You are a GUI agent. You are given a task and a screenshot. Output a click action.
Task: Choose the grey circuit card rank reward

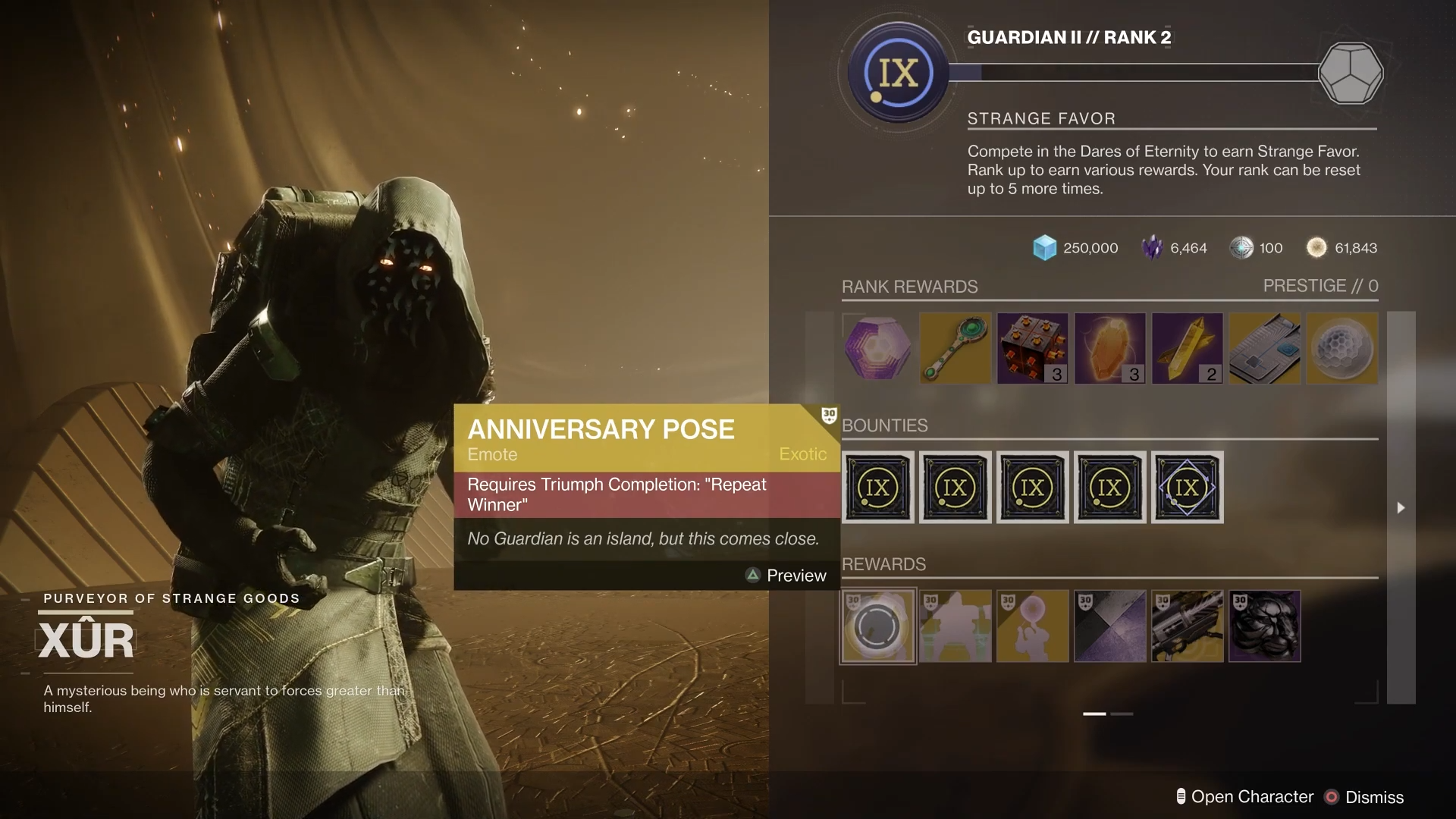coord(1264,348)
